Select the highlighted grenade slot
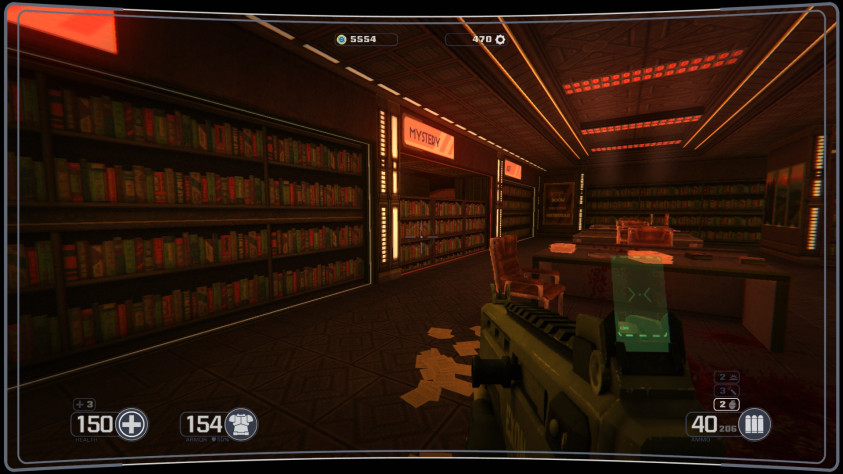The image size is (843, 474). [x=727, y=404]
